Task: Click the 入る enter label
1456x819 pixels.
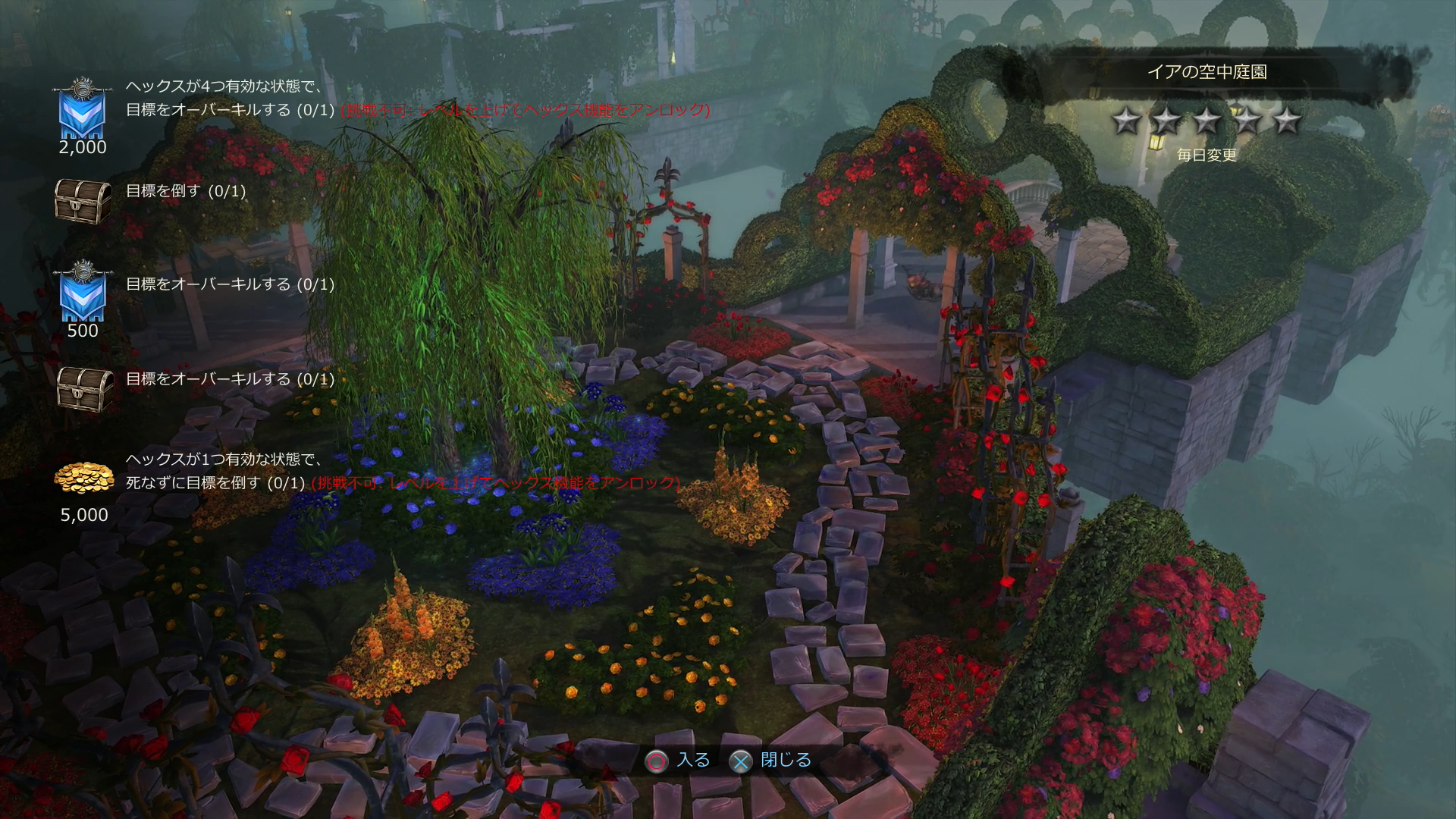Action: pyautogui.click(x=693, y=760)
